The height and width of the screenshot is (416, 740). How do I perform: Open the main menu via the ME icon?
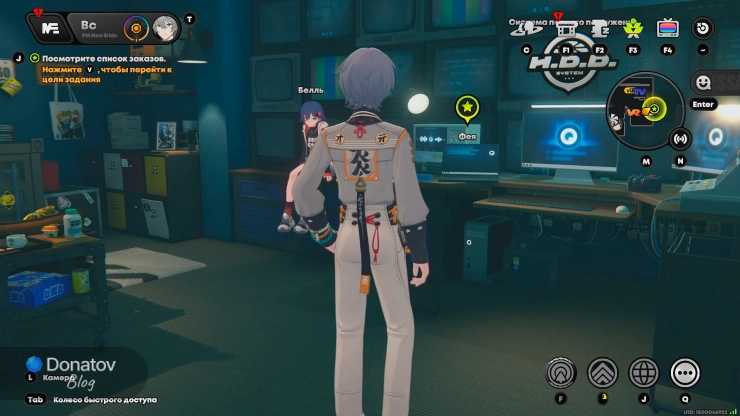(x=53, y=27)
